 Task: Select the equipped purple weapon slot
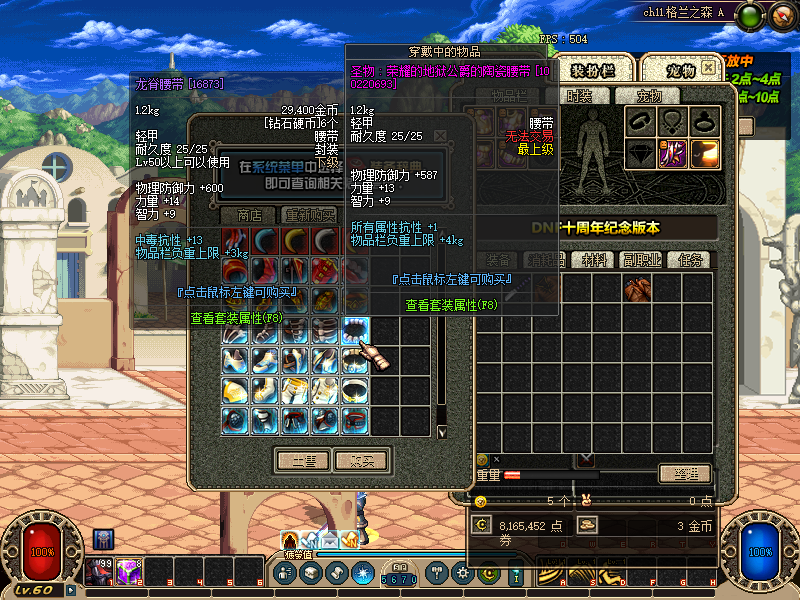click(672, 153)
